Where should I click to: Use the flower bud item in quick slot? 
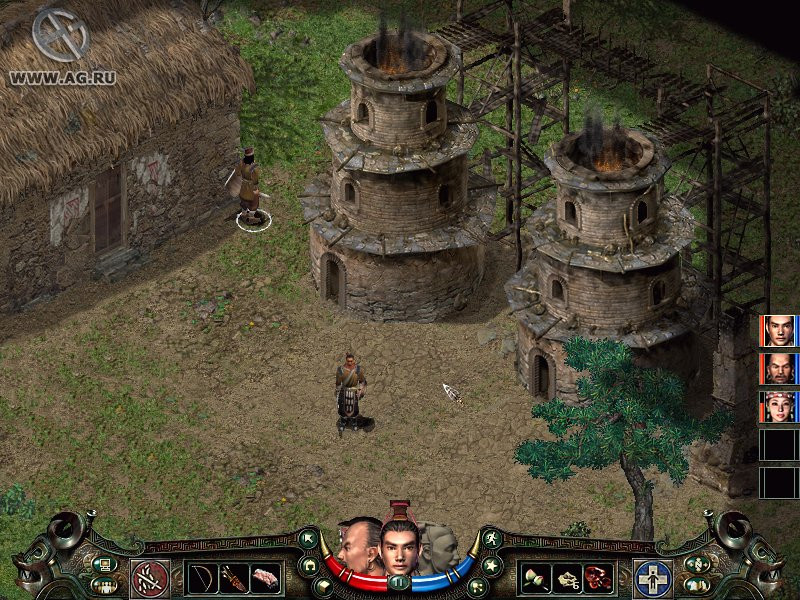[x=537, y=578]
